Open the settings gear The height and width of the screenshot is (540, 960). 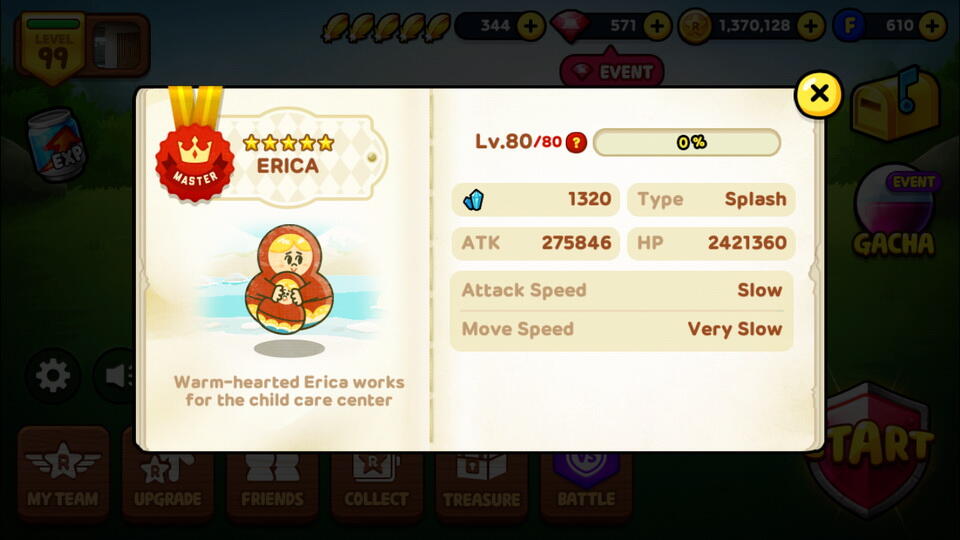53,376
